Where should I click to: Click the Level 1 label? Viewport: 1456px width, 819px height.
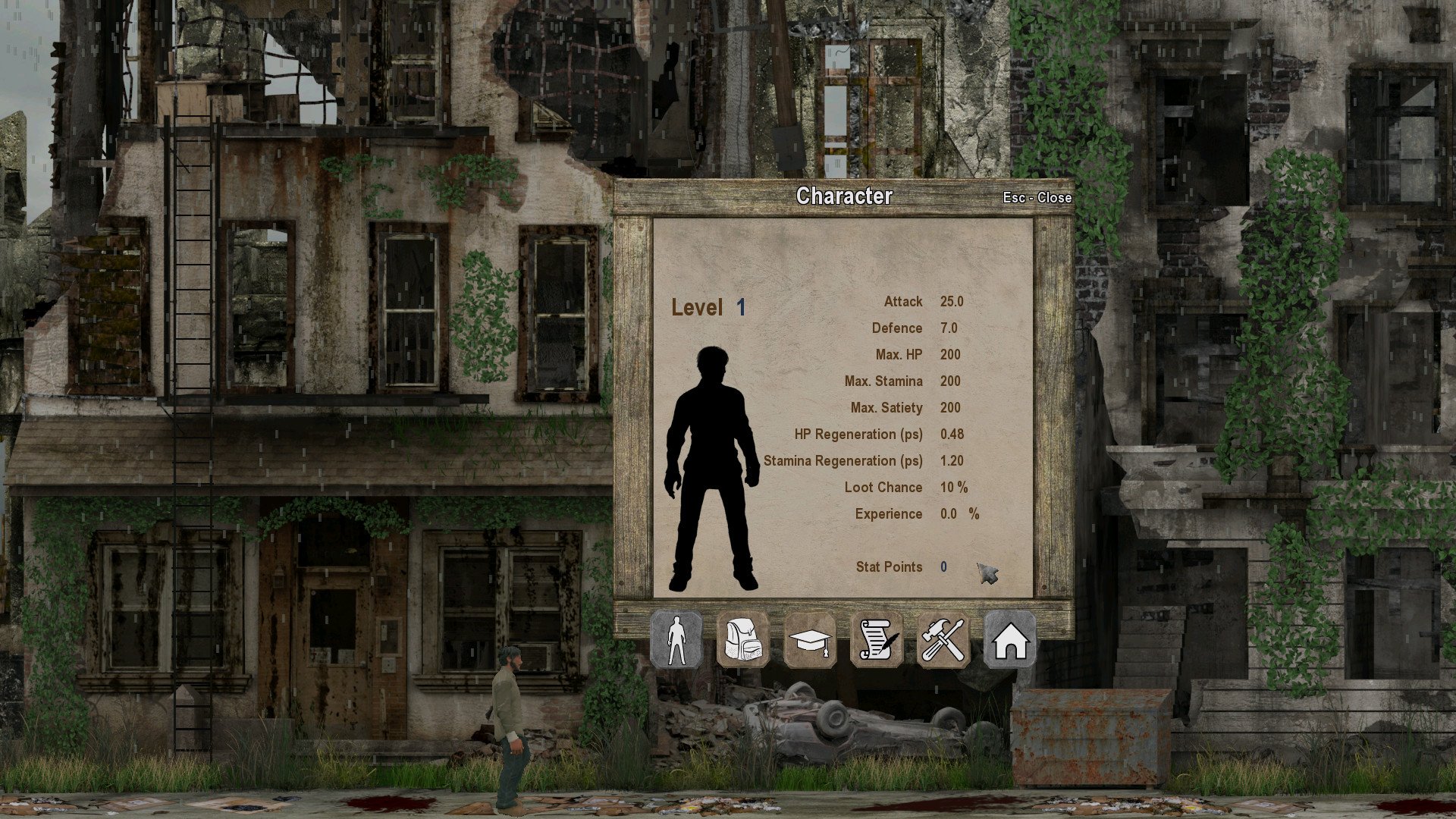[x=707, y=307]
